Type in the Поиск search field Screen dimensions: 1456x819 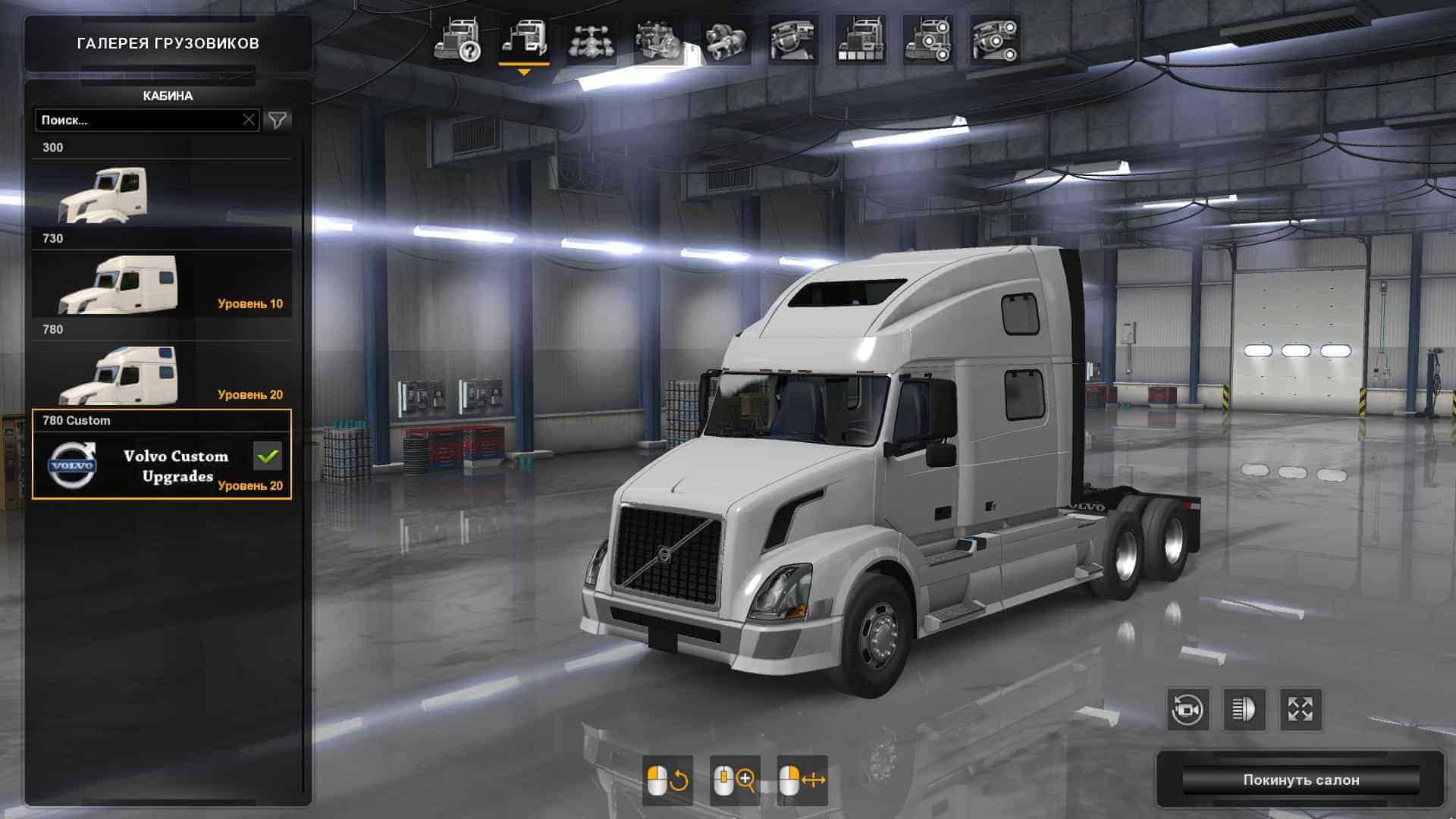pyautogui.click(x=136, y=120)
